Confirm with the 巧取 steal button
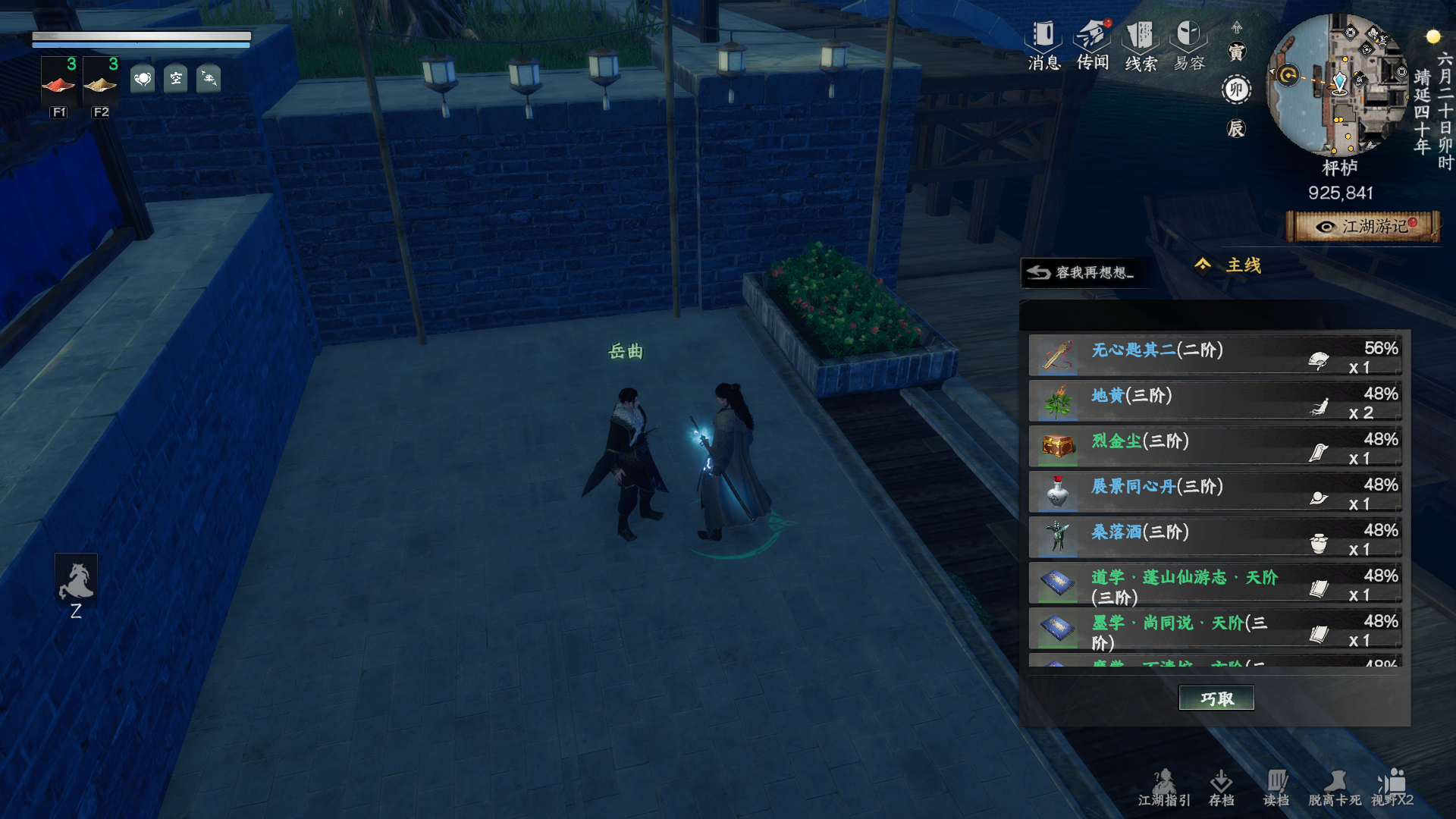The height and width of the screenshot is (819, 1456). pos(1216,698)
